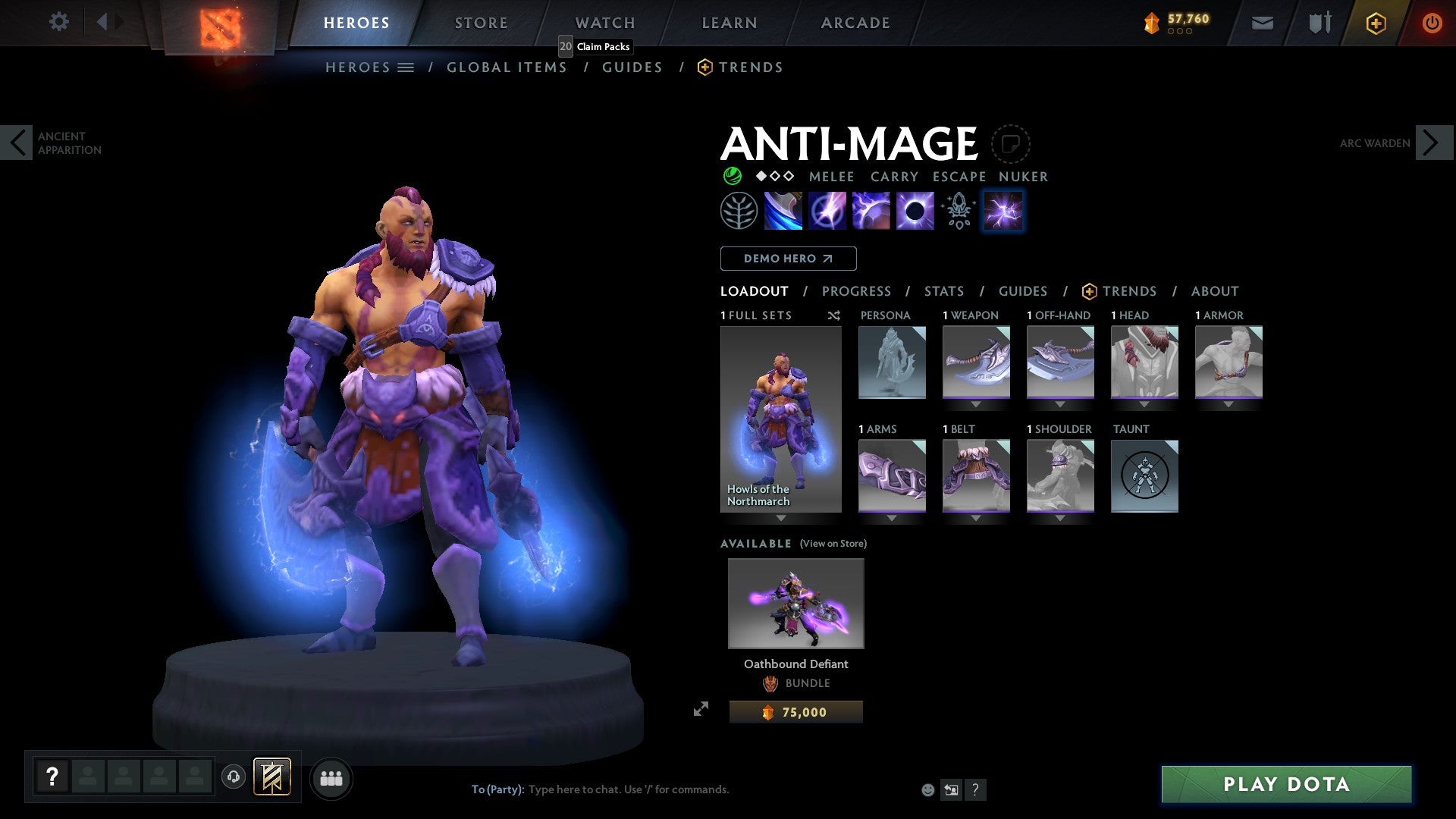The width and height of the screenshot is (1456, 819).
Task: Open the Heroes hamburger menu
Action: 406,67
